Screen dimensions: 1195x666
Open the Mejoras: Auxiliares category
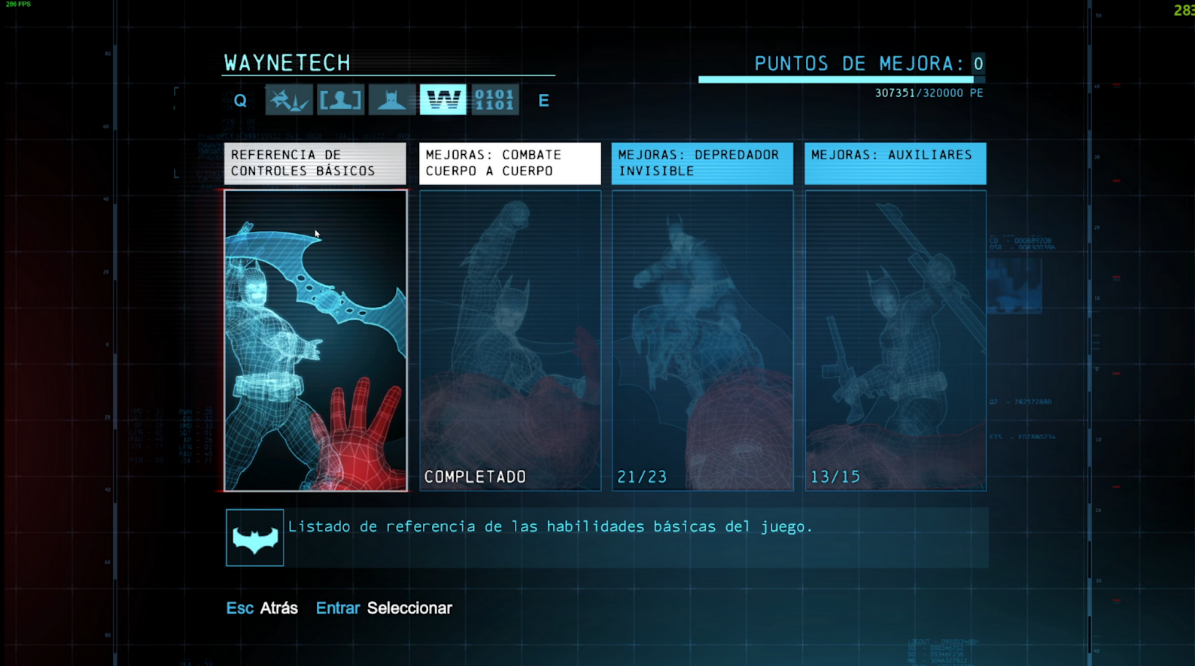pyautogui.click(x=895, y=163)
